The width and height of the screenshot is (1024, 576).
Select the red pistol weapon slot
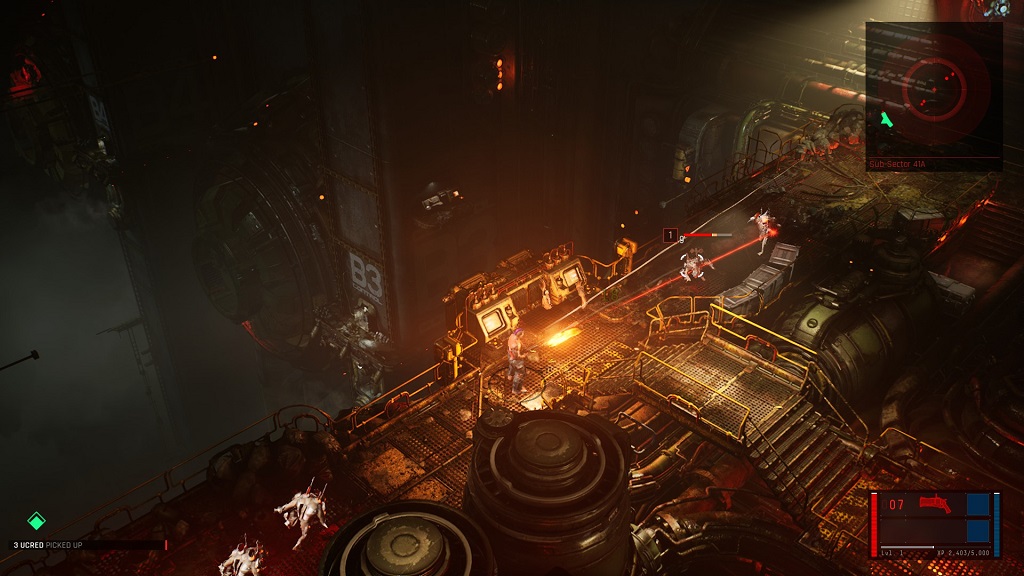[935, 503]
